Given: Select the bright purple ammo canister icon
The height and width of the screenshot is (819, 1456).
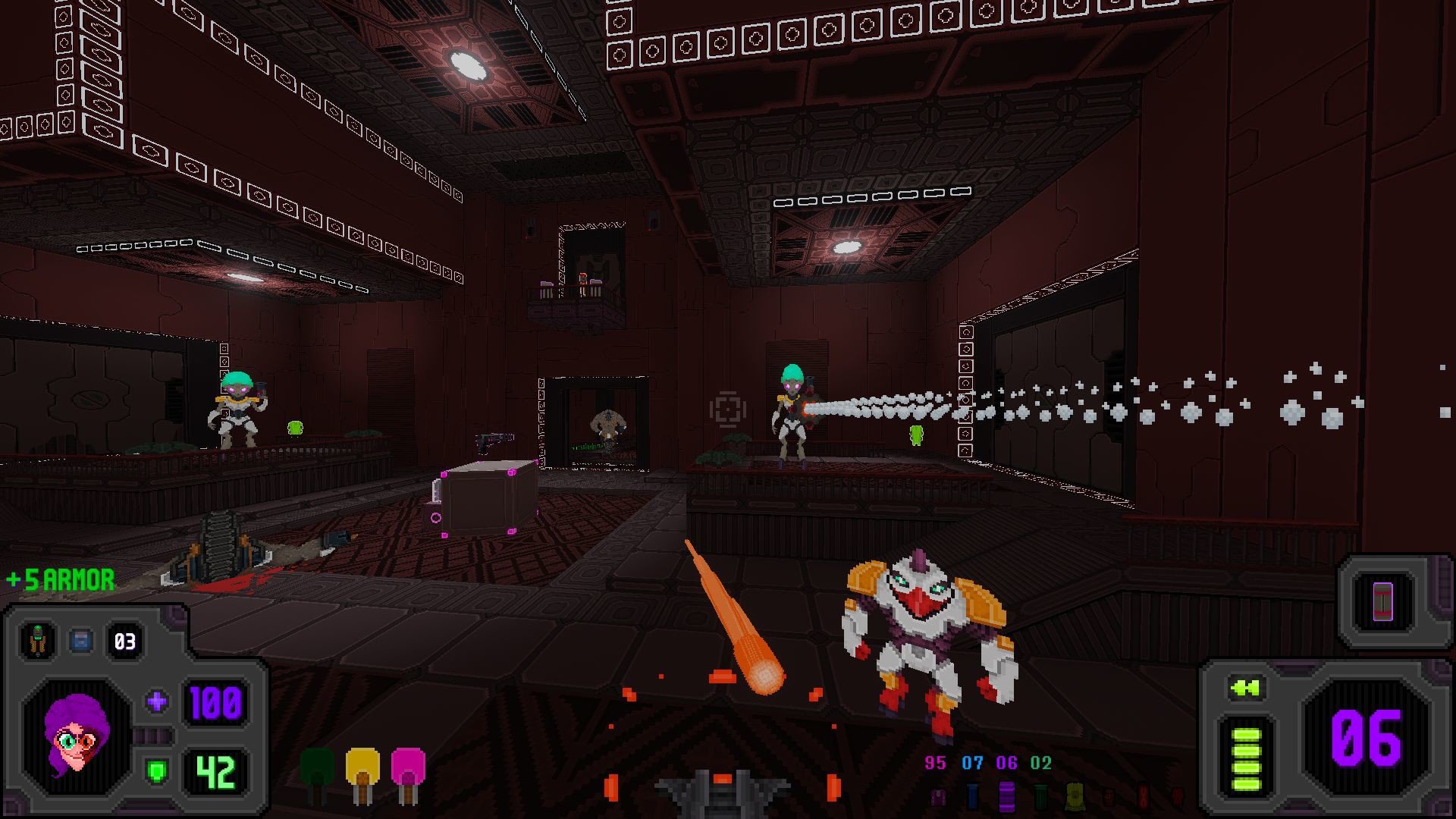Looking at the screenshot, I should [1006, 796].
